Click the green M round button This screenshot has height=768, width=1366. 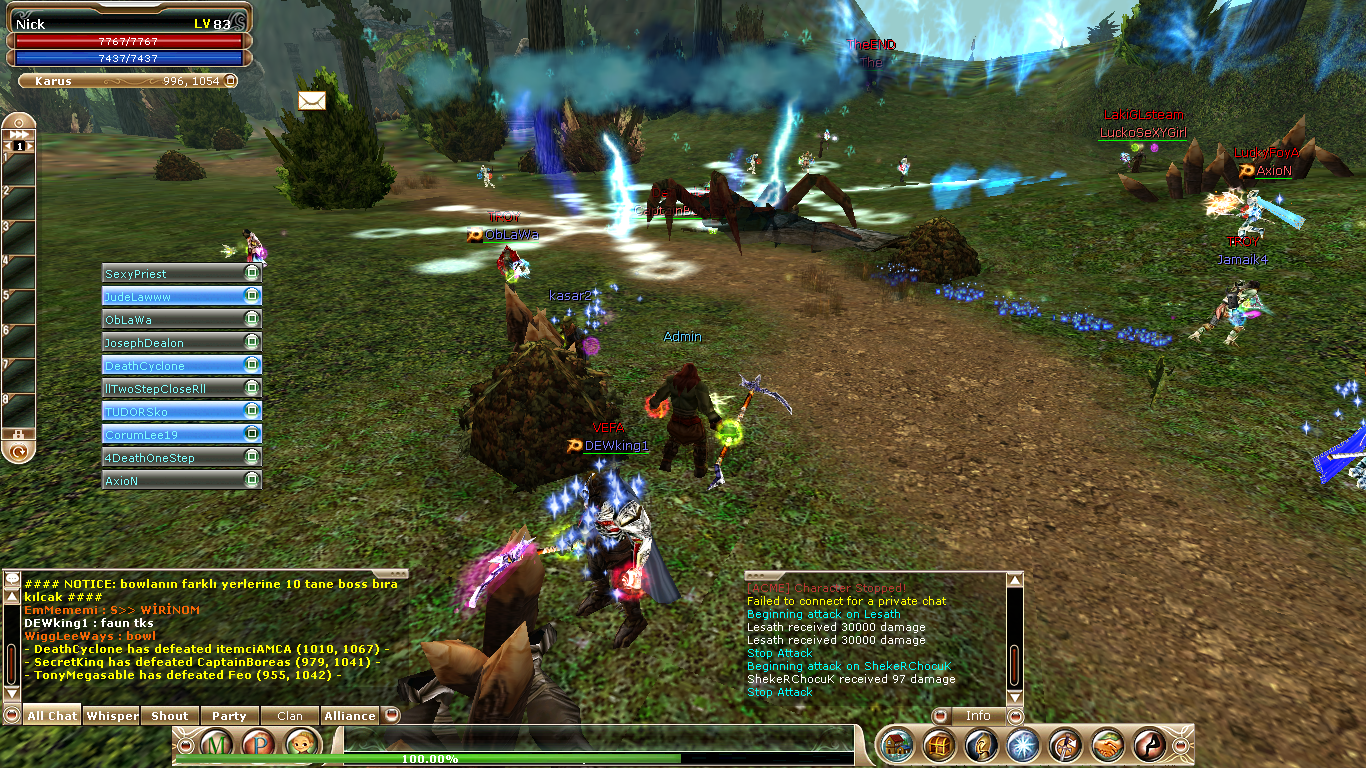pos(218,744)
